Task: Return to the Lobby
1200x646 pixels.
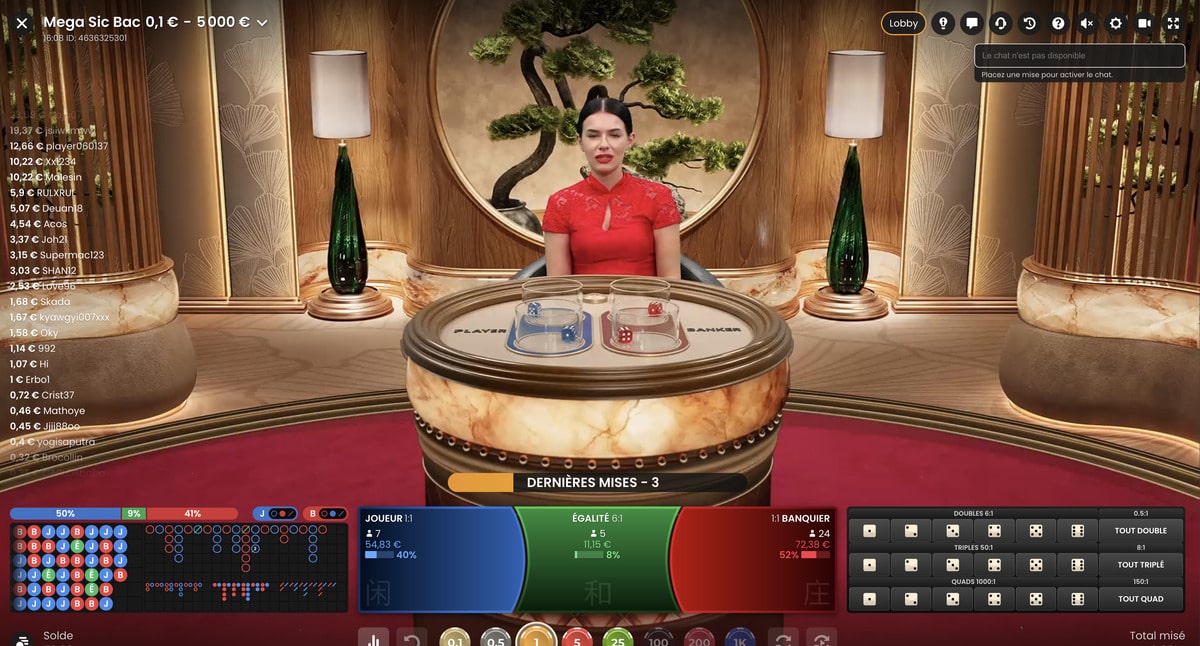Action: [x=903, y=23]
